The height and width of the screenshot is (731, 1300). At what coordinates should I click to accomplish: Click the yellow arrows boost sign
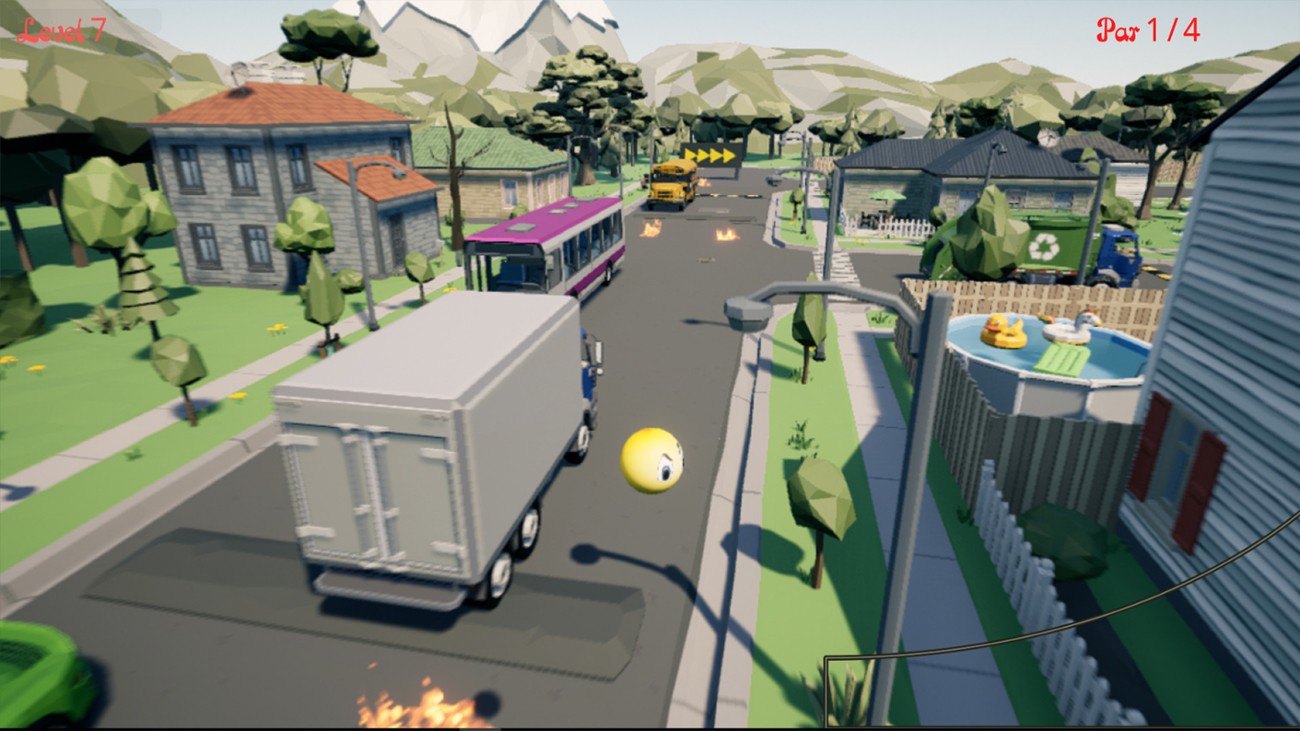(712, 155)
